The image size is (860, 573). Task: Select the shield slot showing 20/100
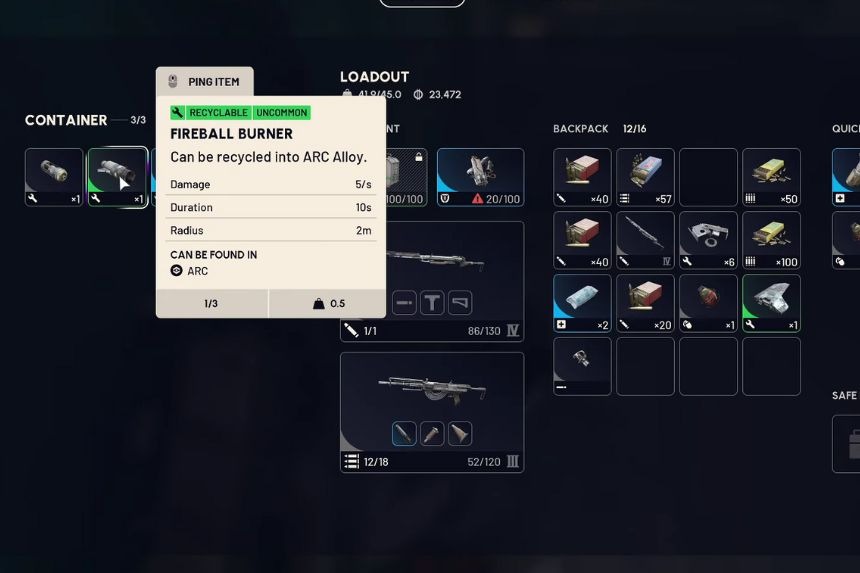(x=480, y=177)
